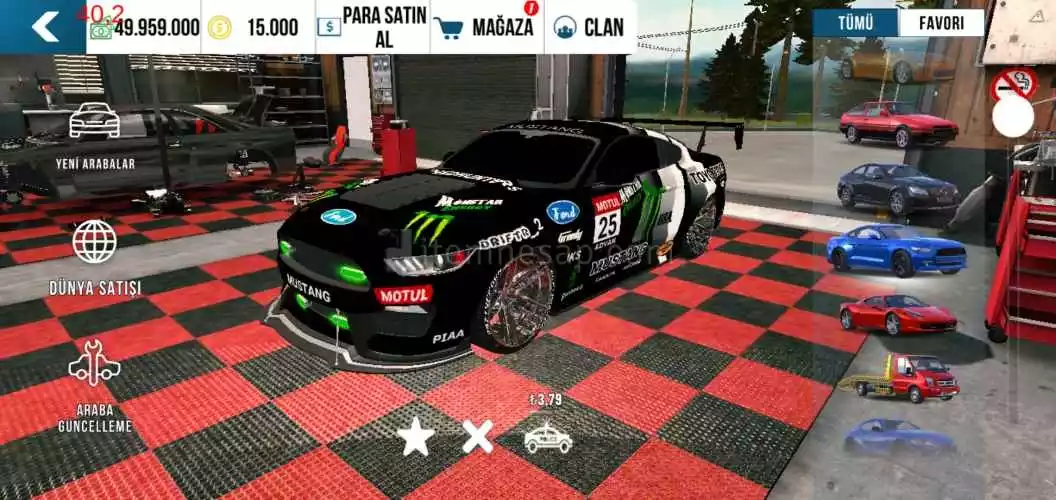Click the white X icon below car
This screenshot has width=1056, height=500.
point(477,436)
